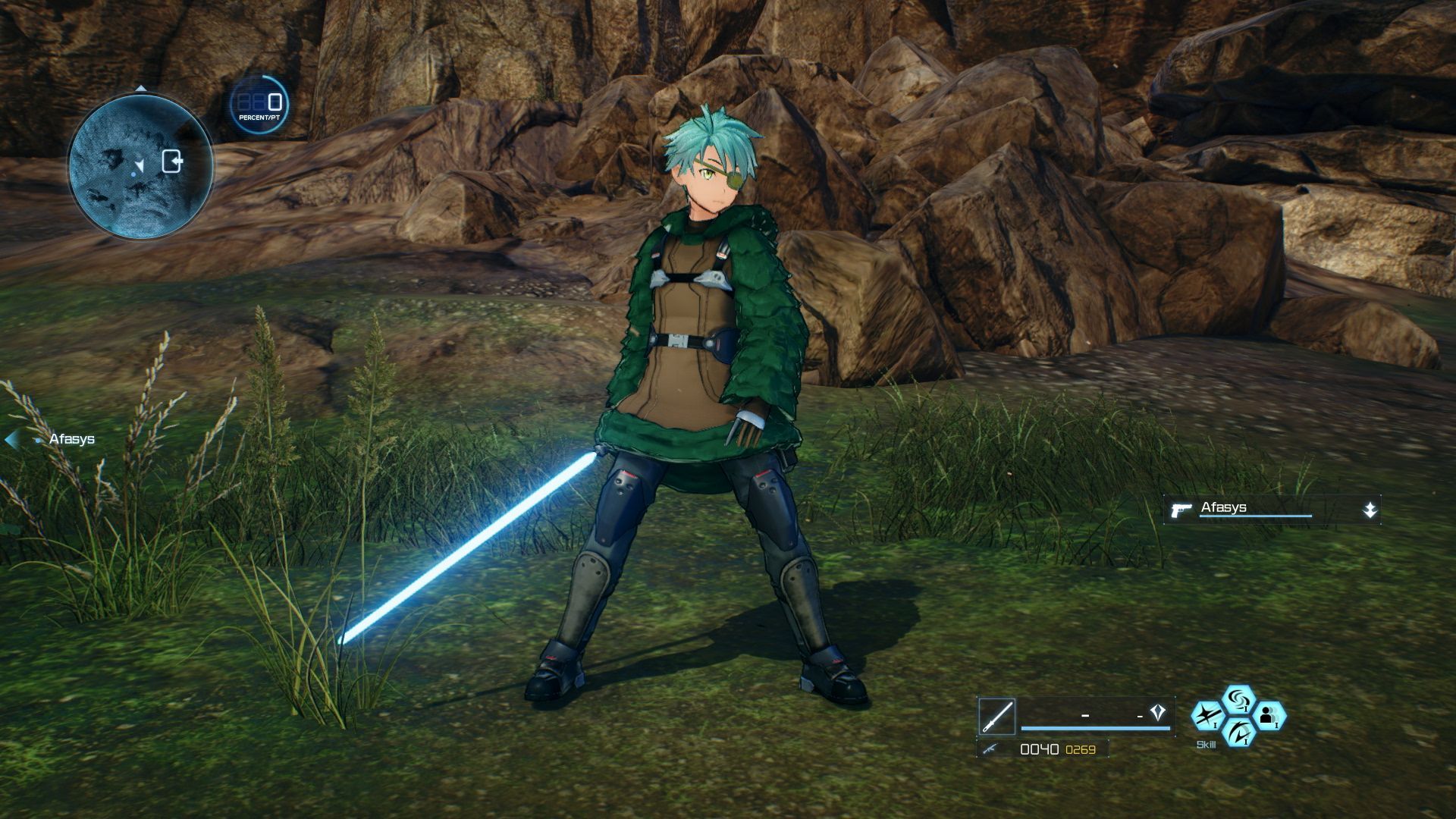Click the exit-door marker on the minimap
Image resolution: width=1456 pixels, height=819 pixels.
point(172,160)
